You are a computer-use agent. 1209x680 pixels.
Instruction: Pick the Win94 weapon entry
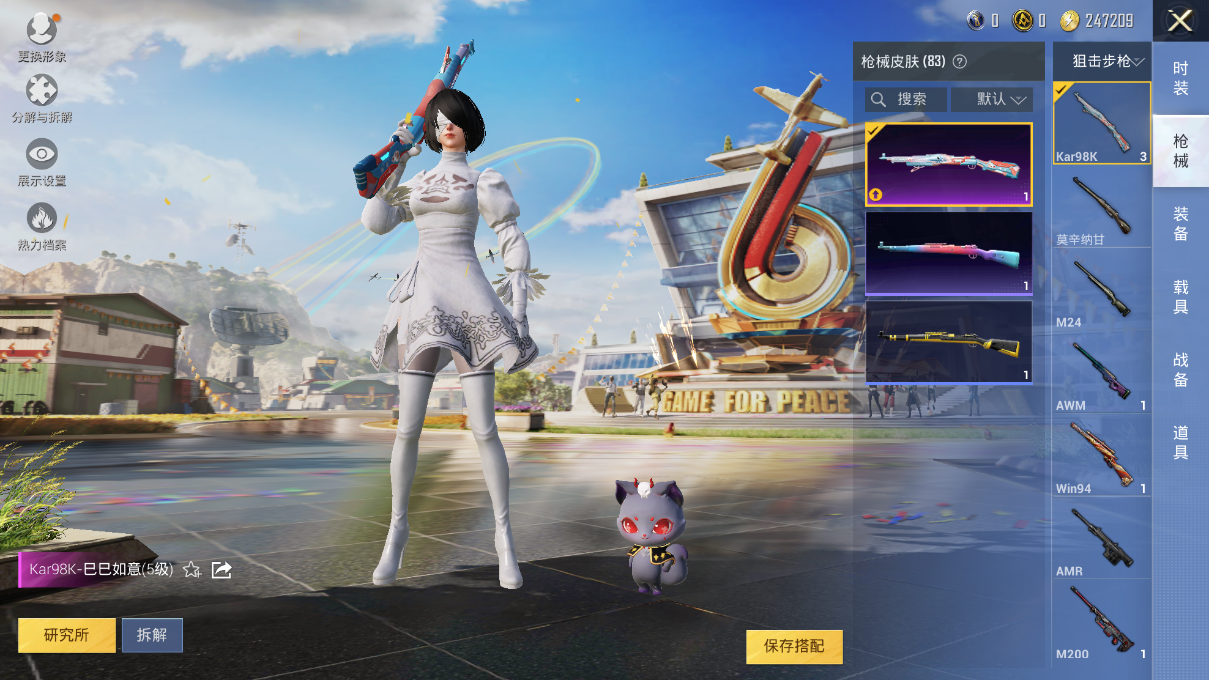click(1101, 456)
